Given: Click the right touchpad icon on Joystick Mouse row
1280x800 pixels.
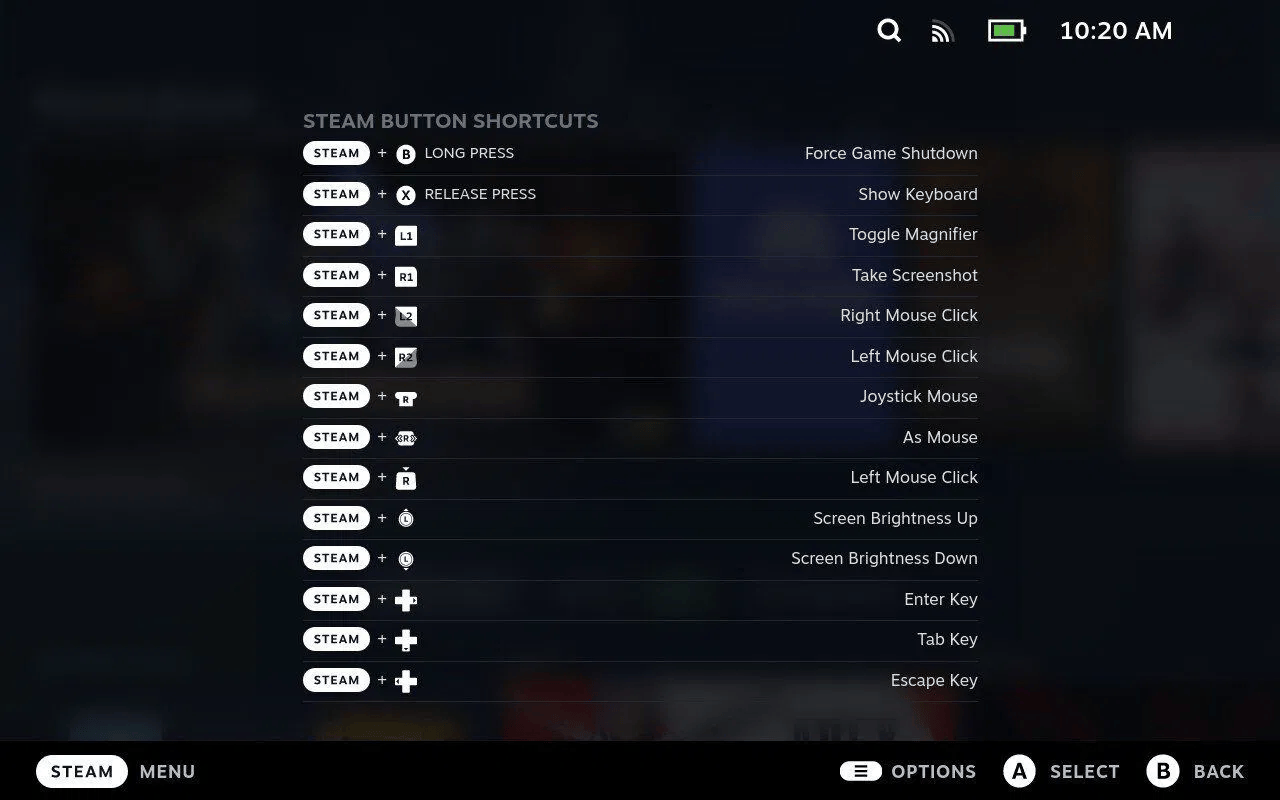Looking at the screenshot, I should (405, 396).
